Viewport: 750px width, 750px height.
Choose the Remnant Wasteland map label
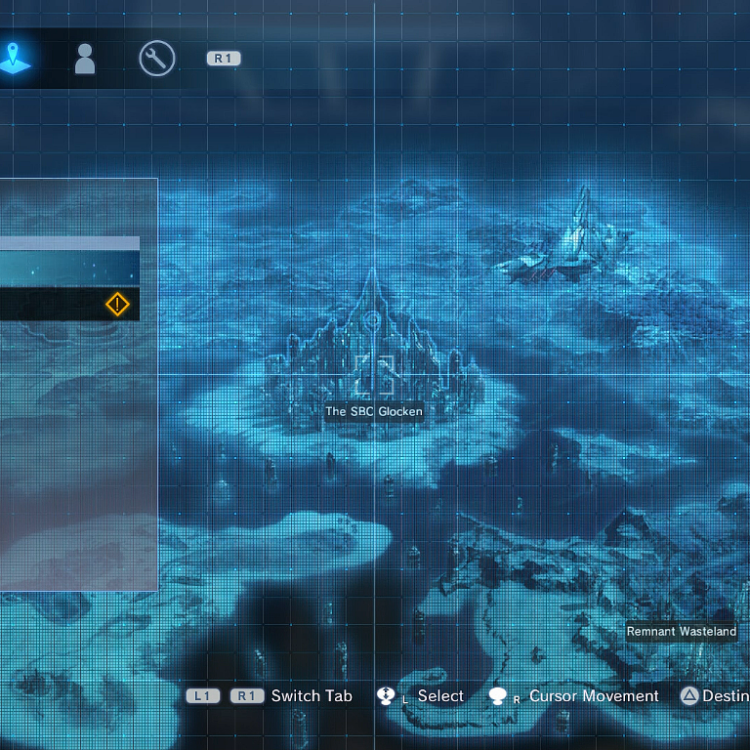[681, 631]
